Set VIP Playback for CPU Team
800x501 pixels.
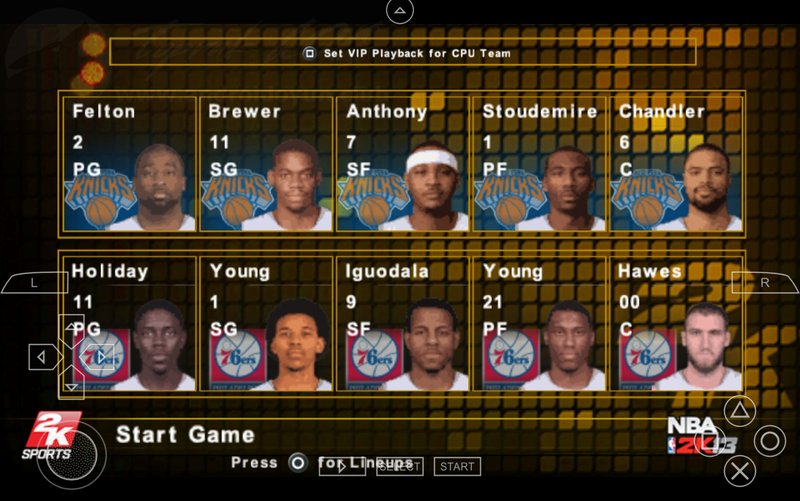(x=403, y=53)
